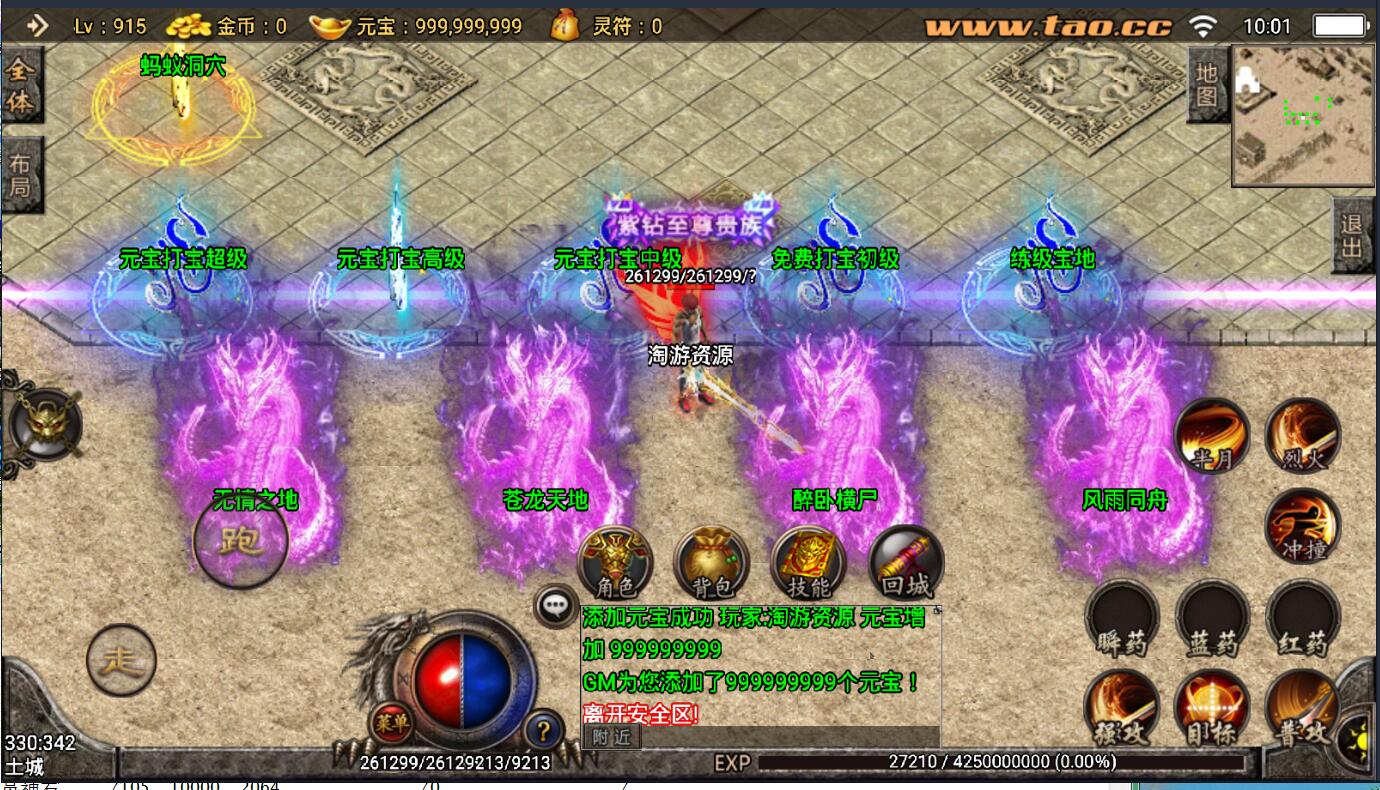
Task: Use the 普攻 basic attack button
Action: pos(1302,708)
